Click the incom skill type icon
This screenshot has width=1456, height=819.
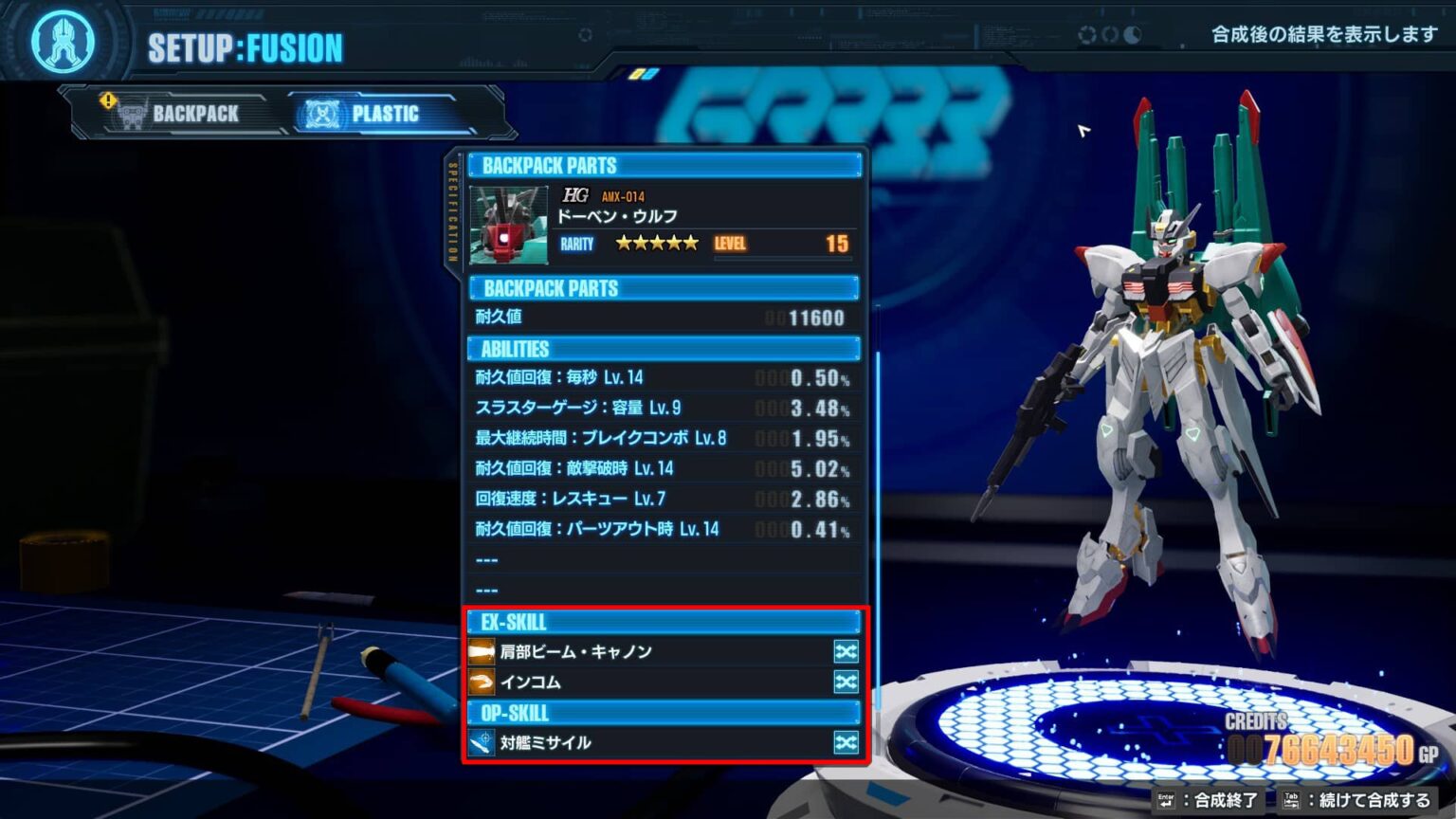coord(482,682)
